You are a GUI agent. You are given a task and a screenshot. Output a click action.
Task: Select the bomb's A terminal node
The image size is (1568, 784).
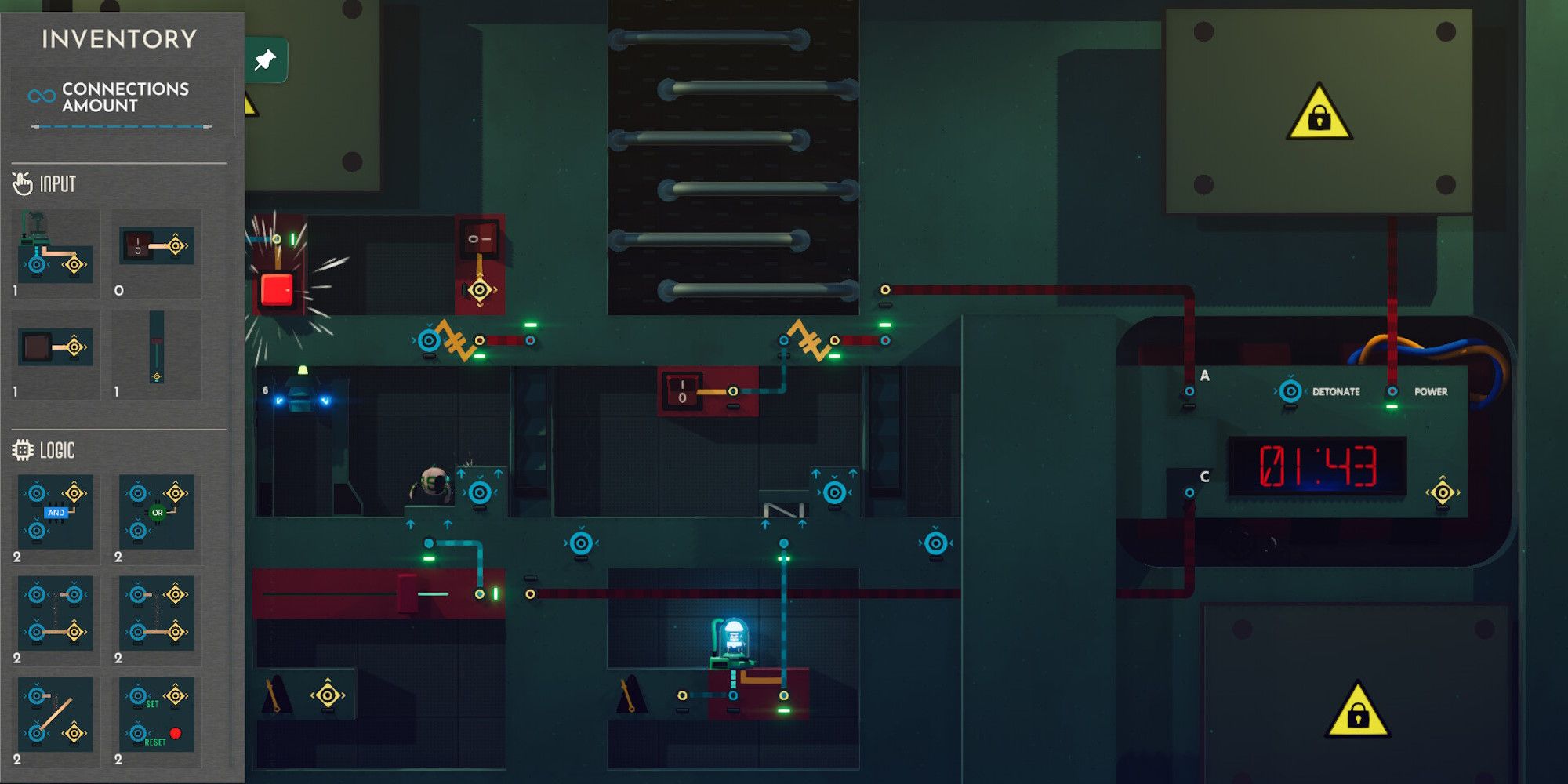click(x=1189, y=391)
